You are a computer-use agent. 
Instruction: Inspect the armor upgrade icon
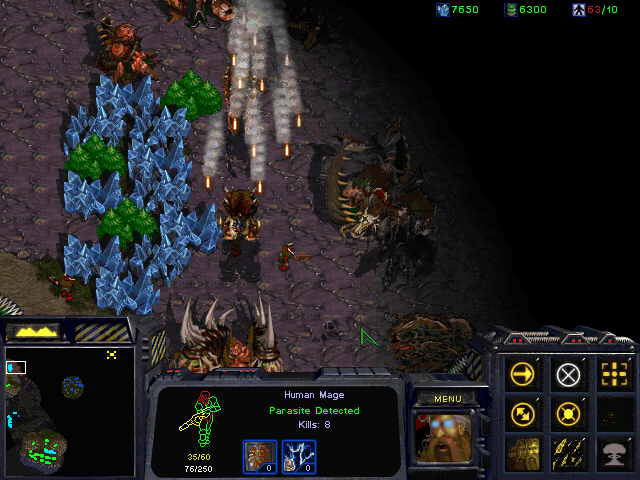click(x=260, y=455)
